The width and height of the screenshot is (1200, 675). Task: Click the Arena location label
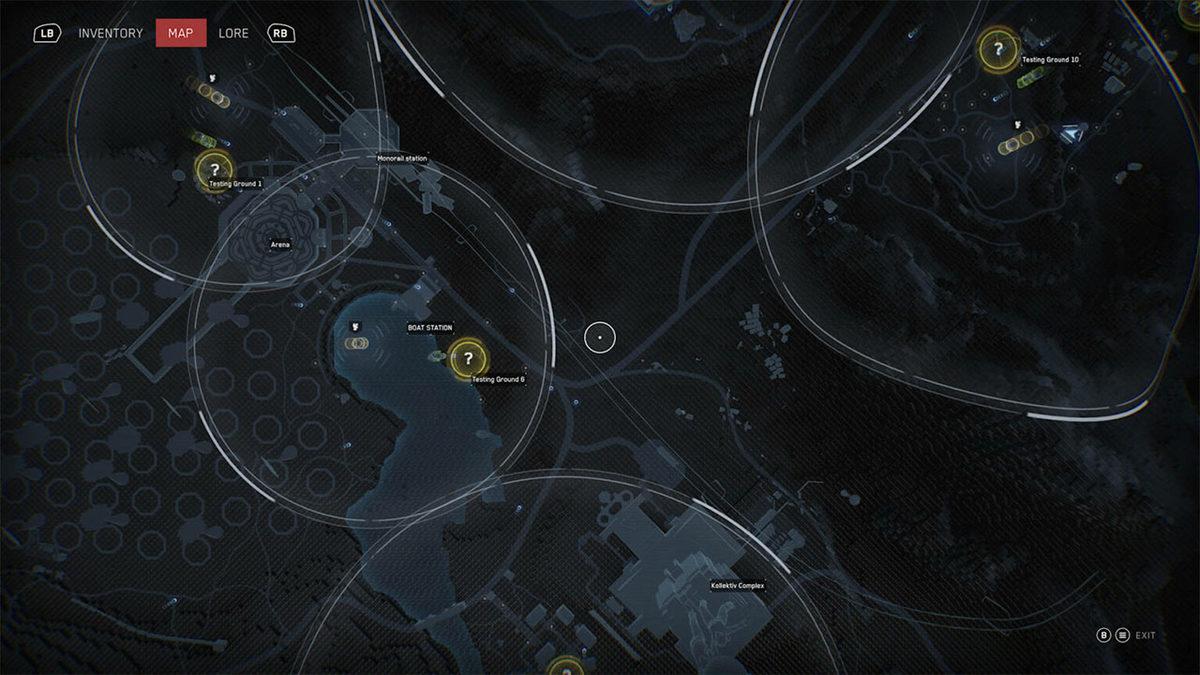pyautogui.click(x=280, y=244)
